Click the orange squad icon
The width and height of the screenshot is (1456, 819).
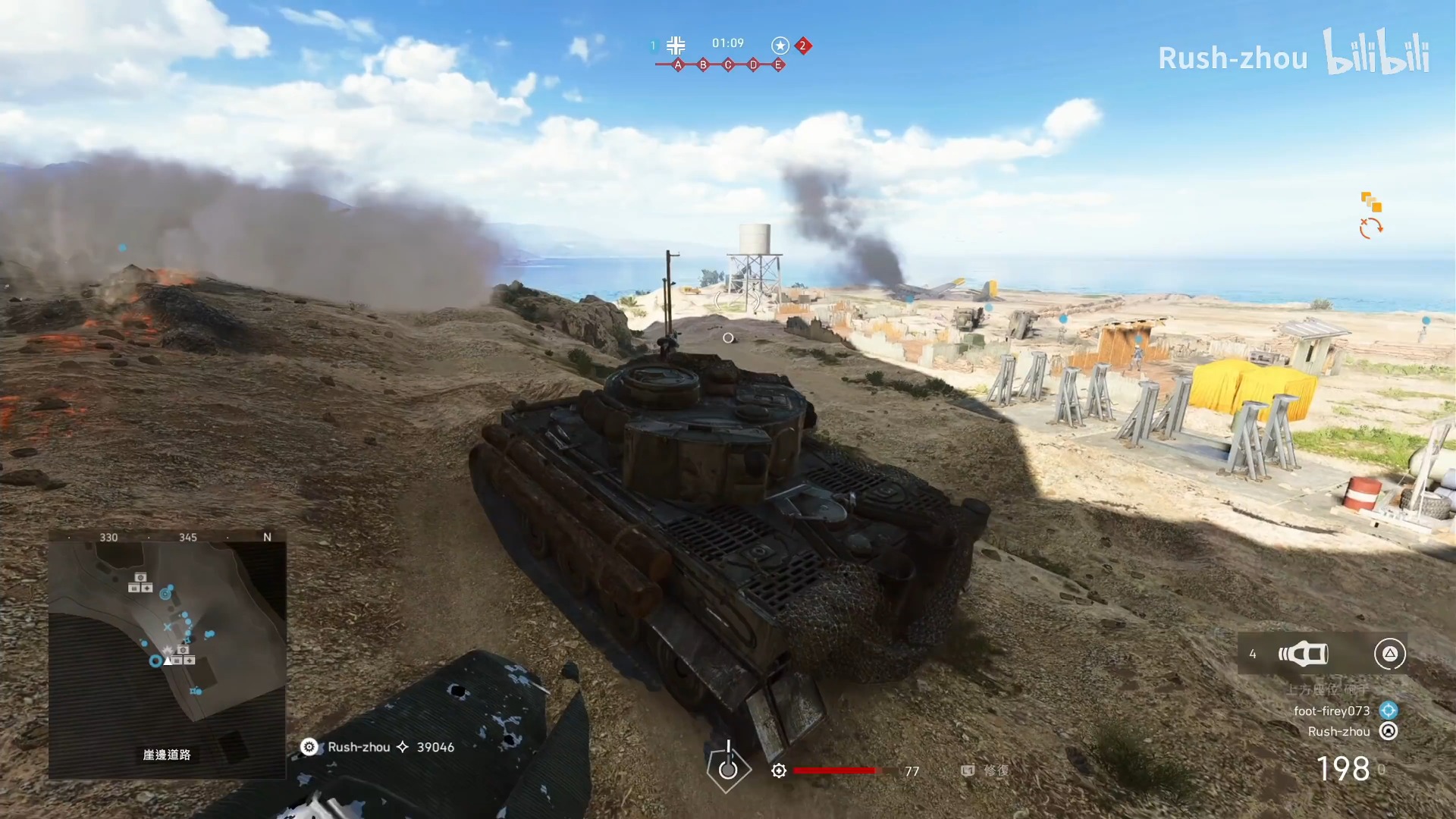click(x=1371, y=202)
